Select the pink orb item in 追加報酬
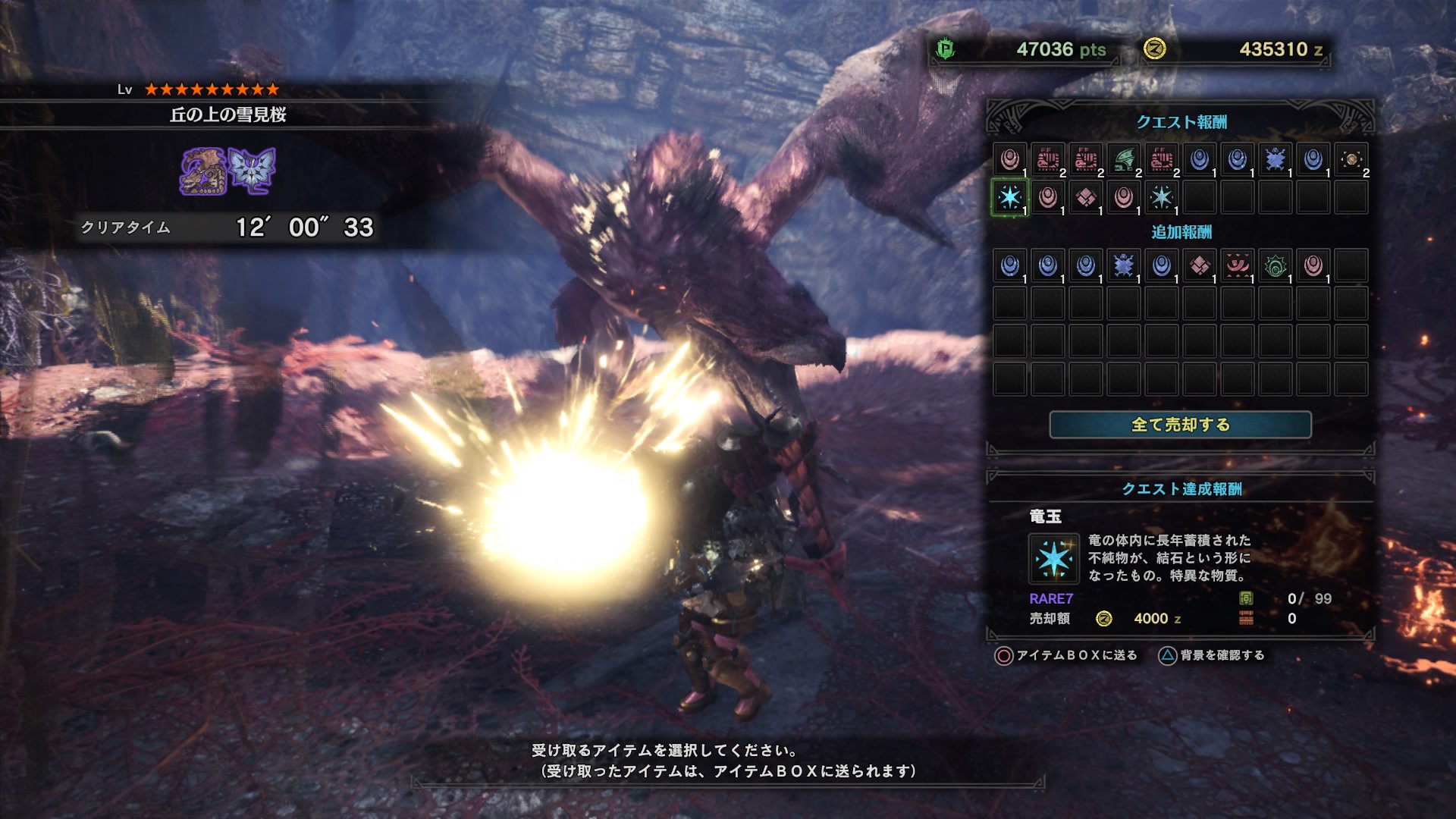 click(1313, 266)
